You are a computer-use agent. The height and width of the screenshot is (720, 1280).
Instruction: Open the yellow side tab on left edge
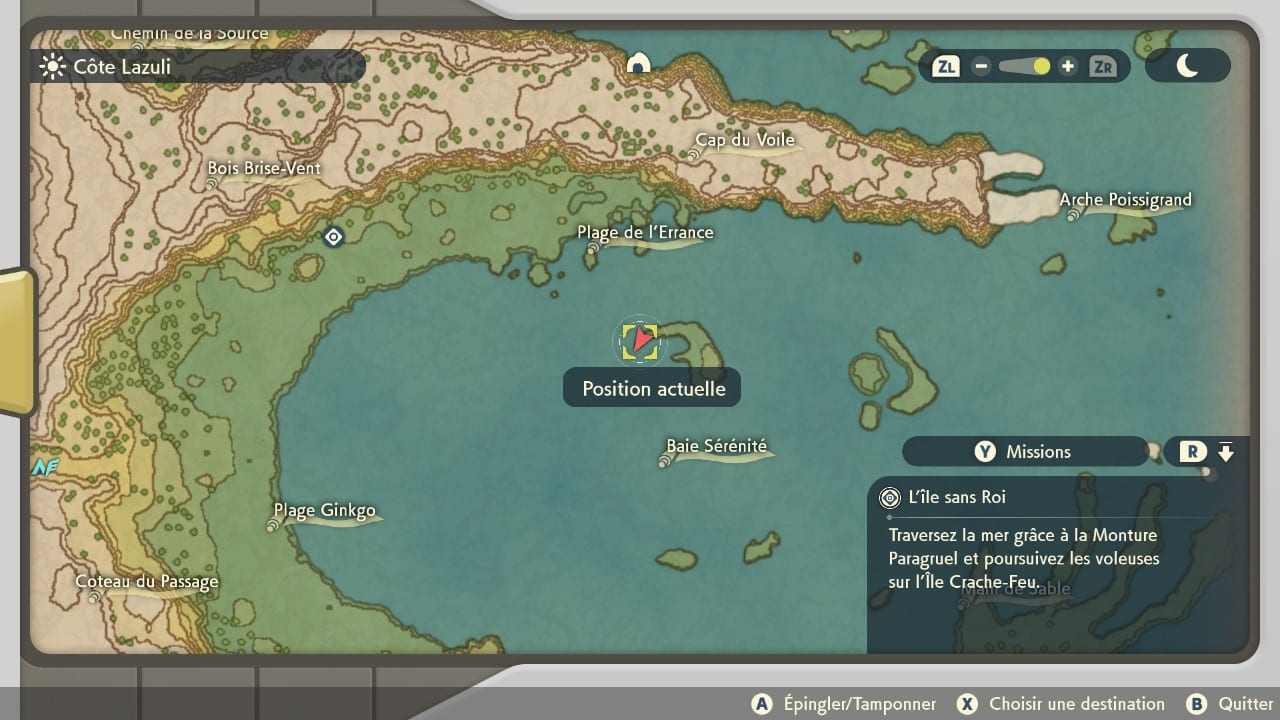point(16,340)
